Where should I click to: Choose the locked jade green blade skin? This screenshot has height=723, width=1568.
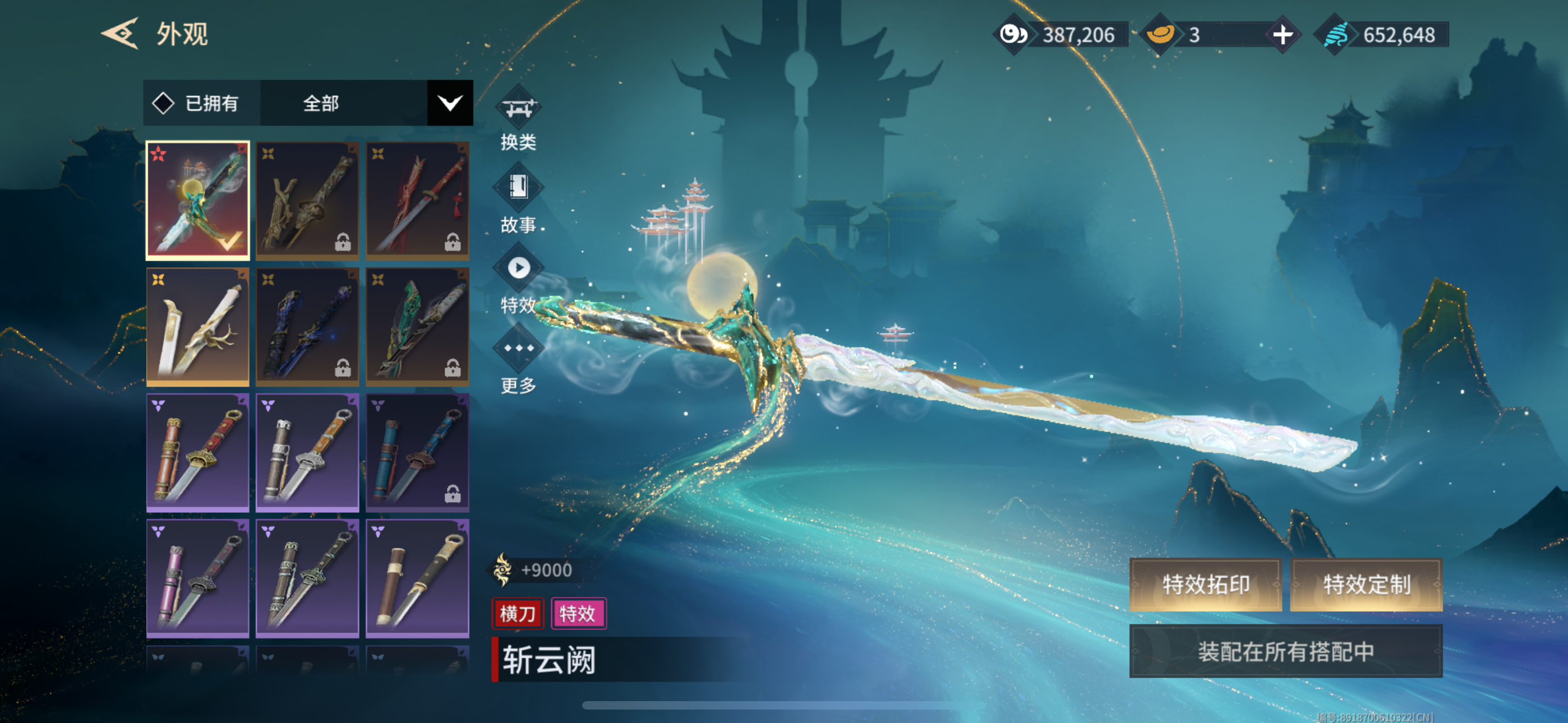pos(418,326)
